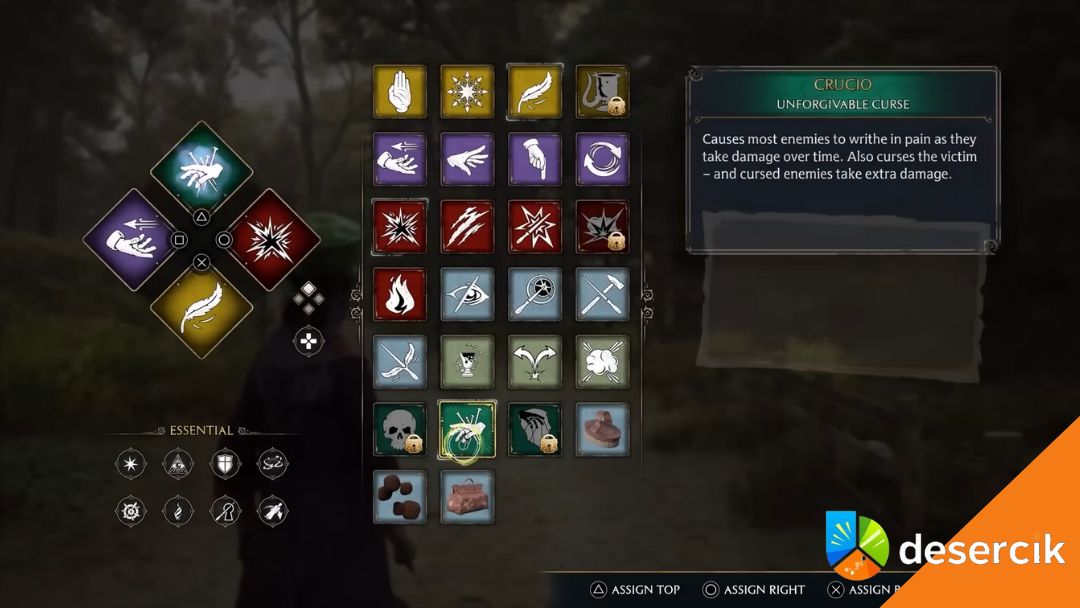
Task: Choose the leather nab-sack icon
Action: pyautogui.click(x=467, y=497)
